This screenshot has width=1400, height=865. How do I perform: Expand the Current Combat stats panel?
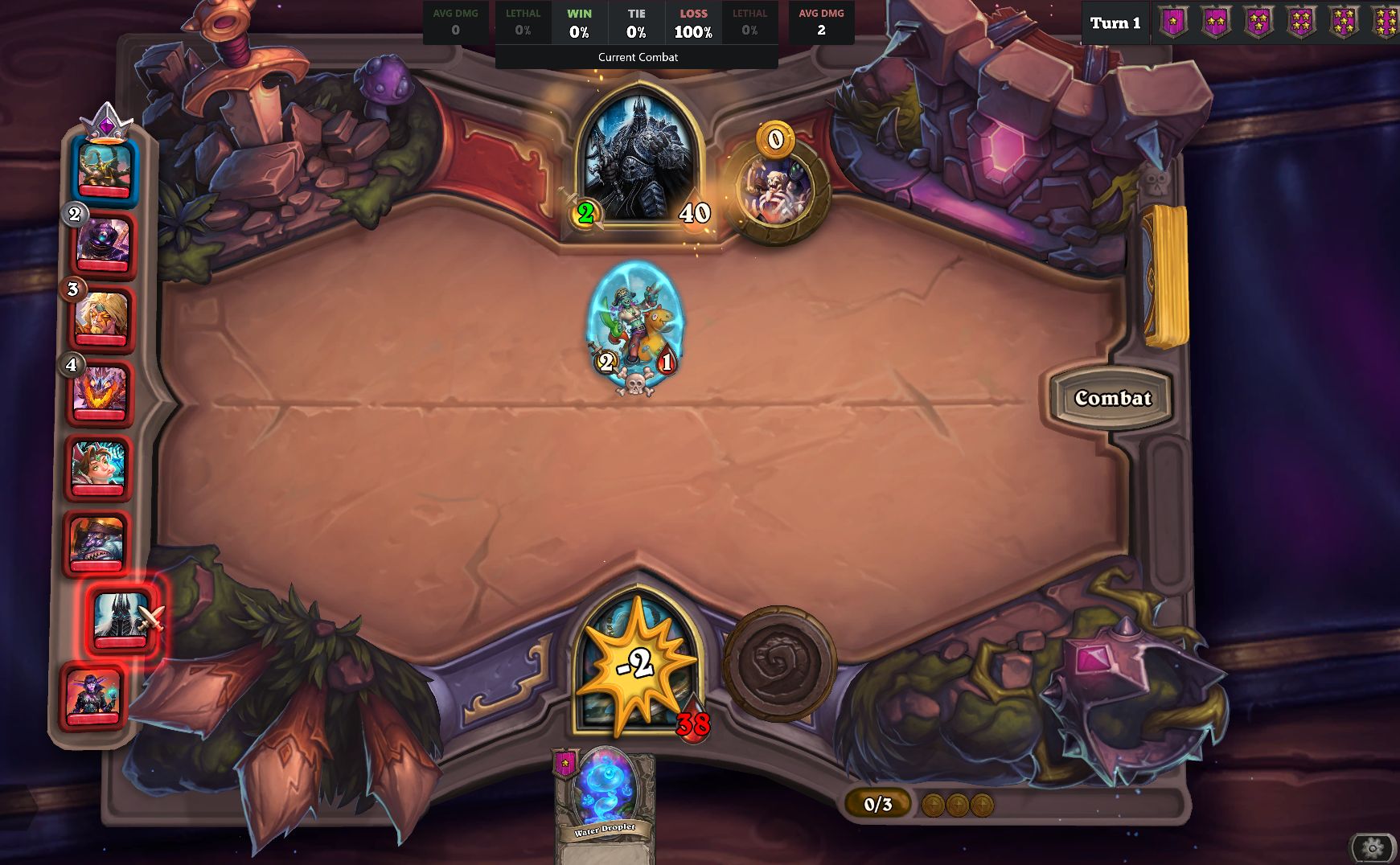[x=637, y=57]
